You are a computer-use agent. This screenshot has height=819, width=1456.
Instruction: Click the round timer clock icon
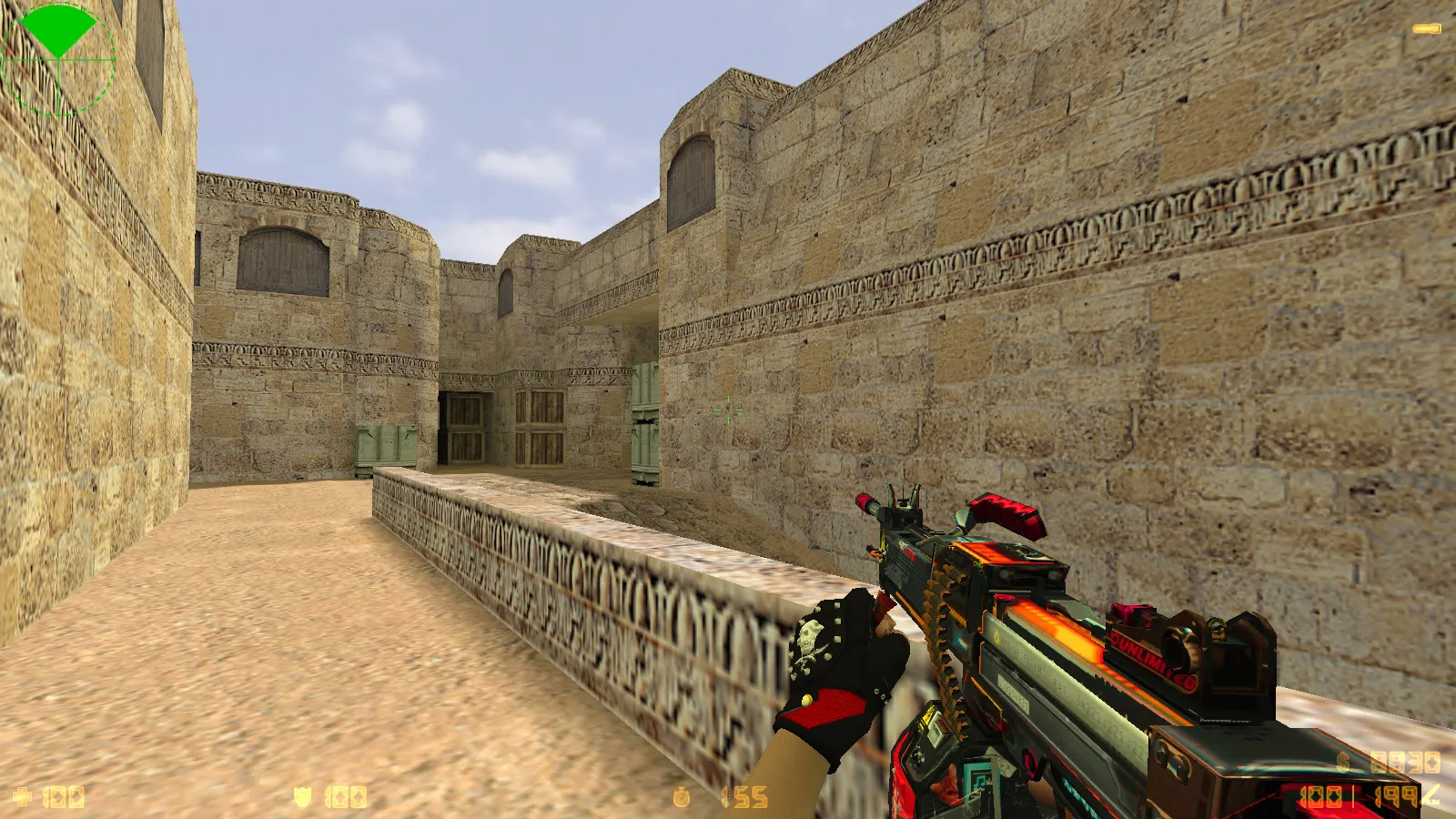(683, 795)
